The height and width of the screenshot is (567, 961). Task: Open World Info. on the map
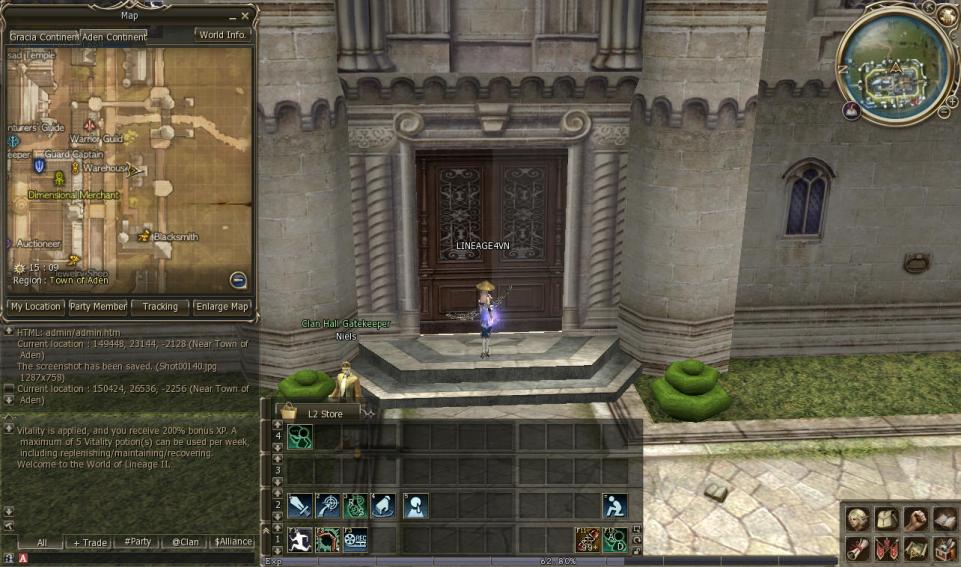pos(222,35)
